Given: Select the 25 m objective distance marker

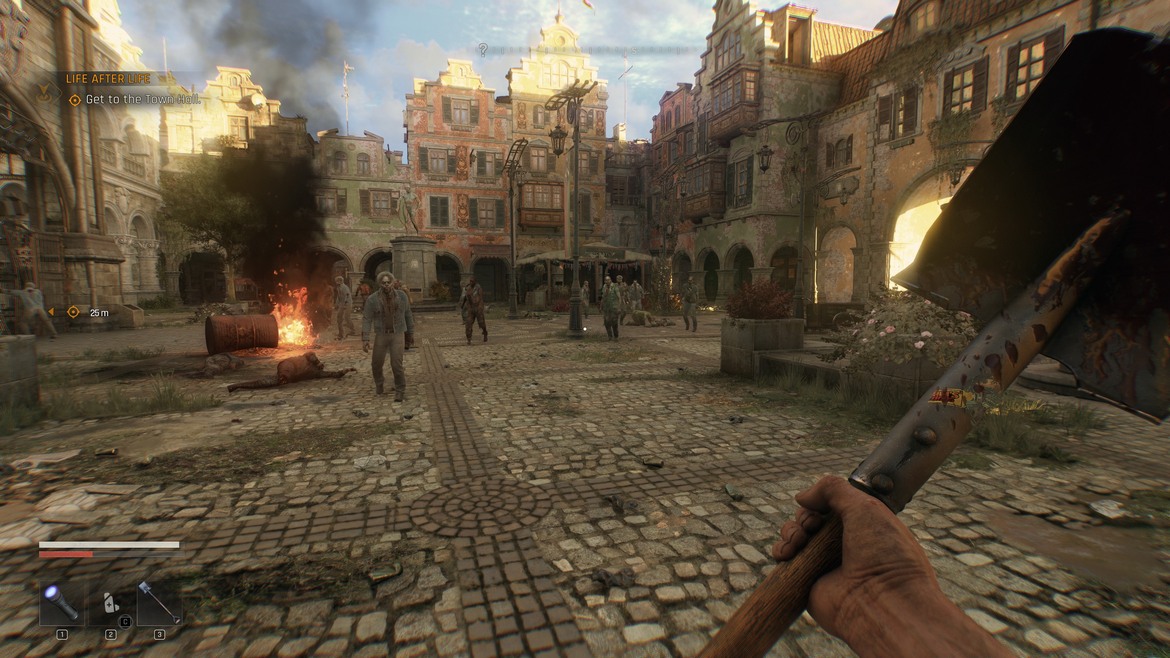Looking at the screenshot, I should (x=98, y=312).
